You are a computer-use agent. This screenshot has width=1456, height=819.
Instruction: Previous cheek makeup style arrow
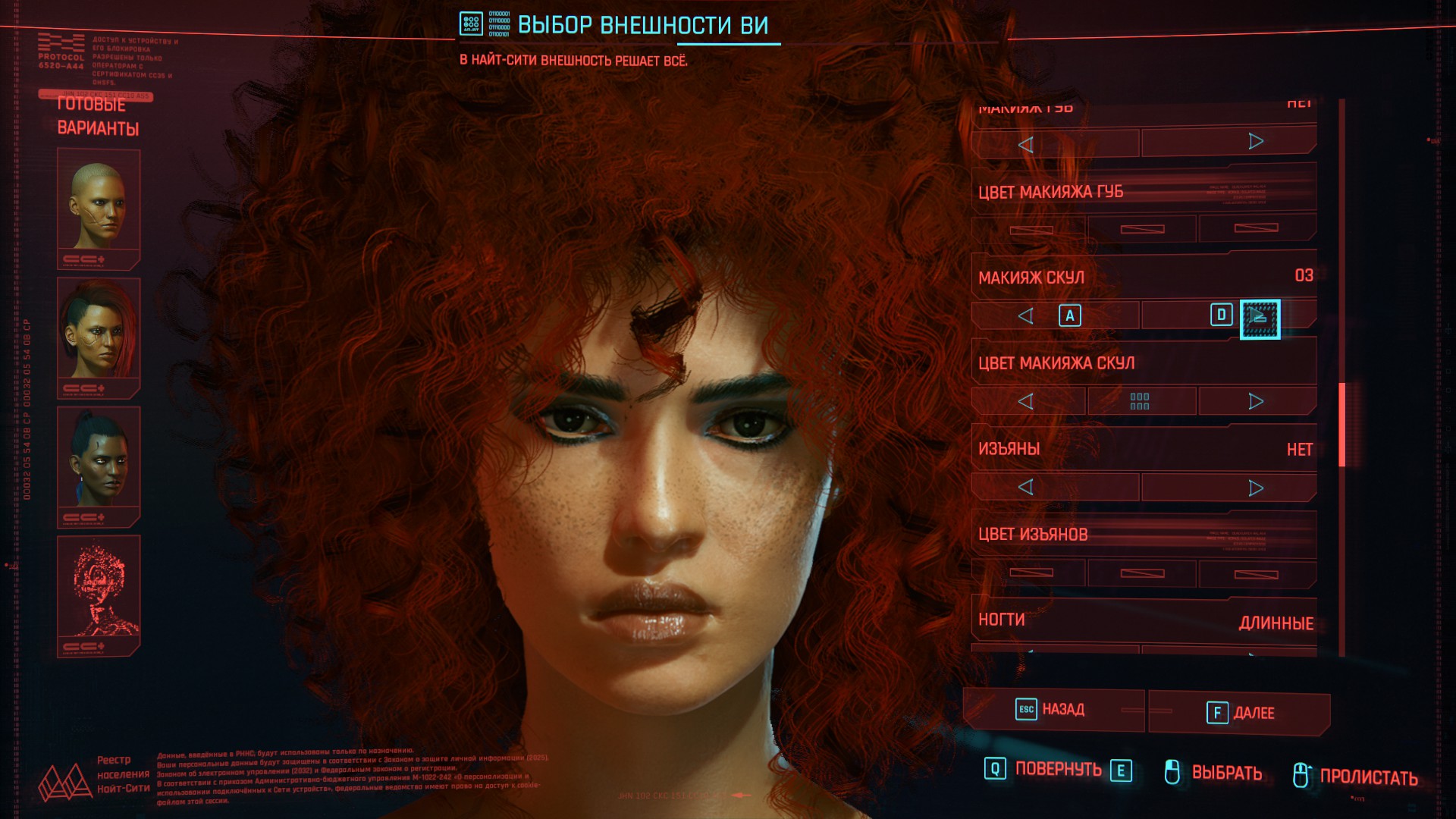(x=1026, y=316)
